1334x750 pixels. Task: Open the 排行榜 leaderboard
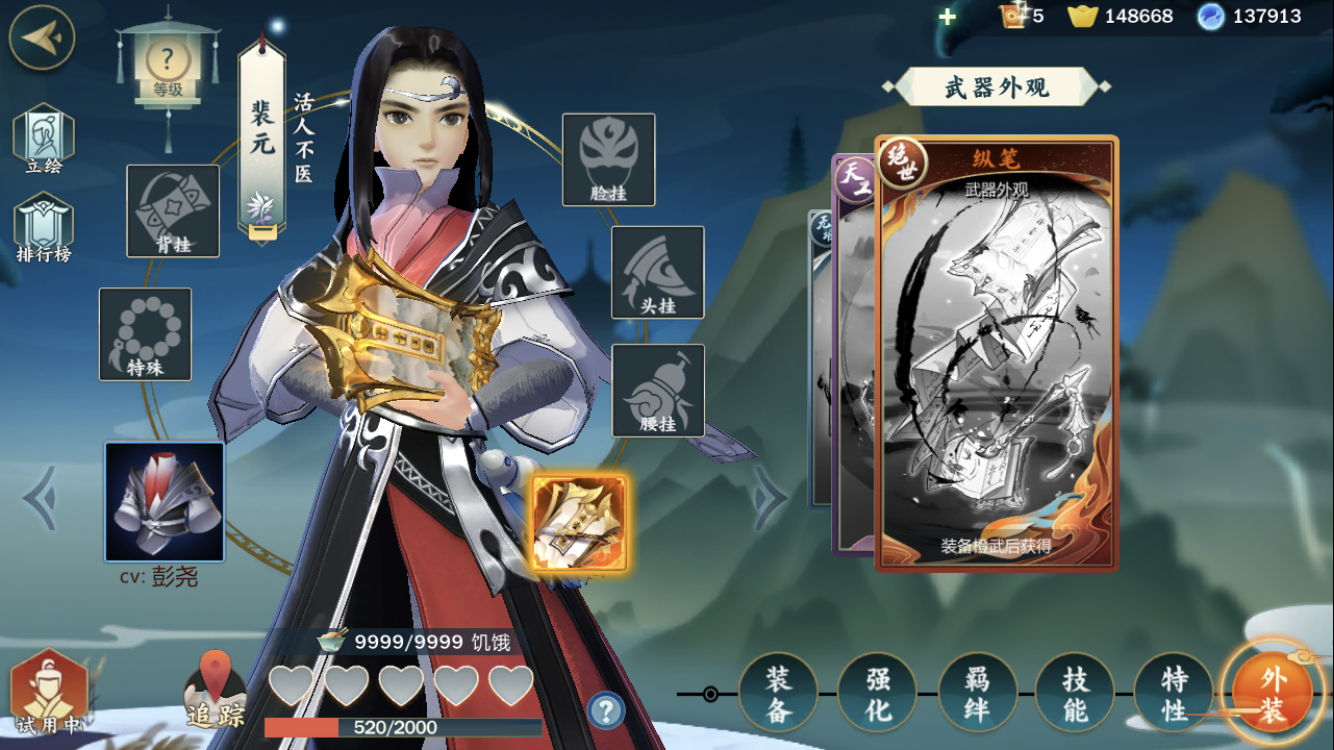click(43, 228)
